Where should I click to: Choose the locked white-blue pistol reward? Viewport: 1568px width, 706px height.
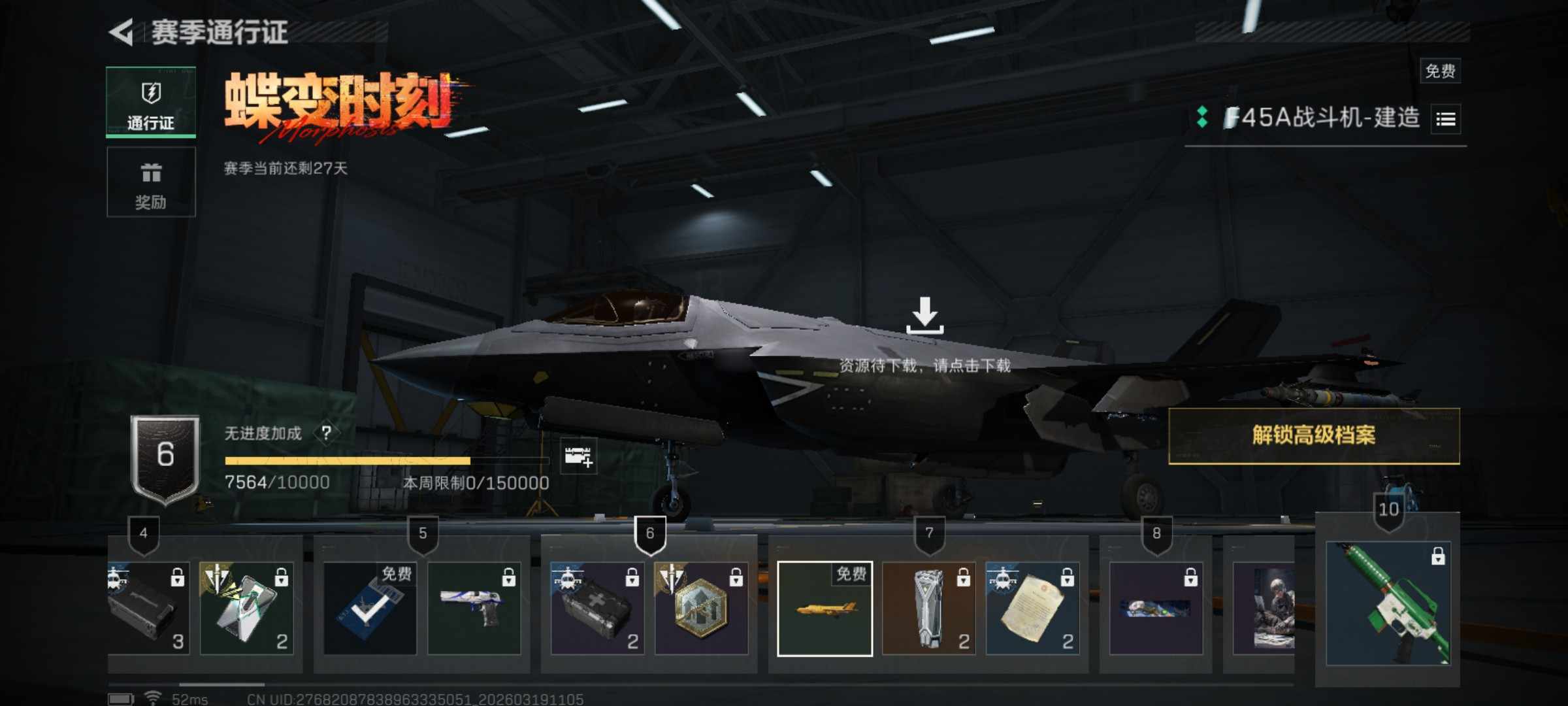click(474, 609)
